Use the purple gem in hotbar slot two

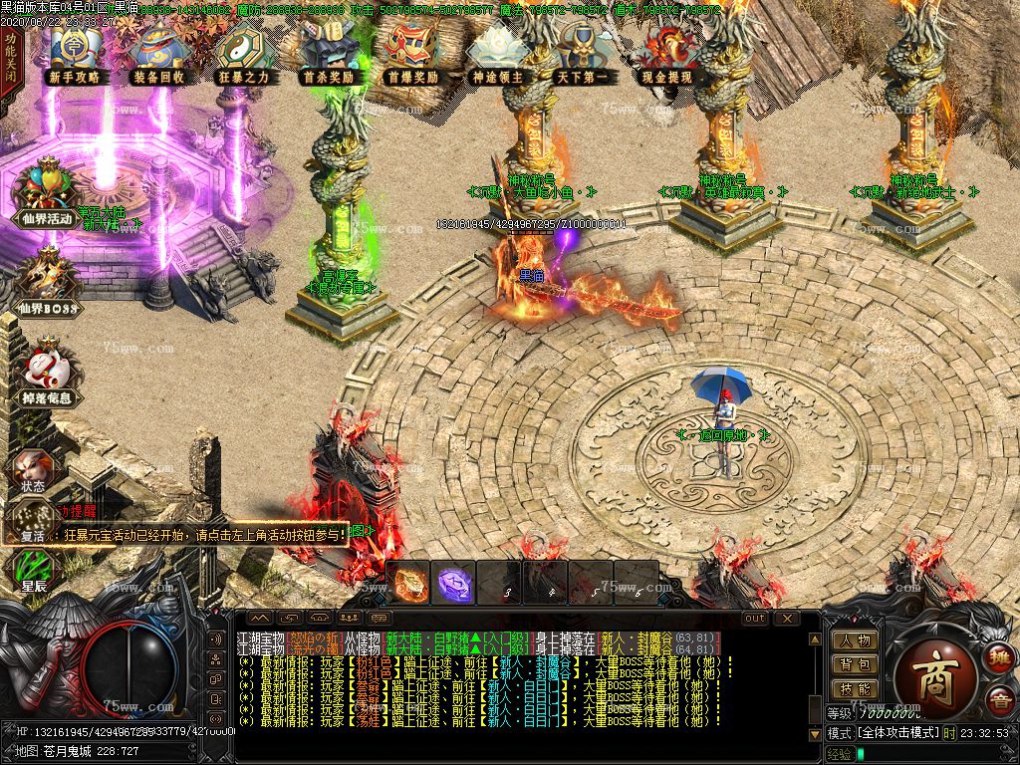454,583
